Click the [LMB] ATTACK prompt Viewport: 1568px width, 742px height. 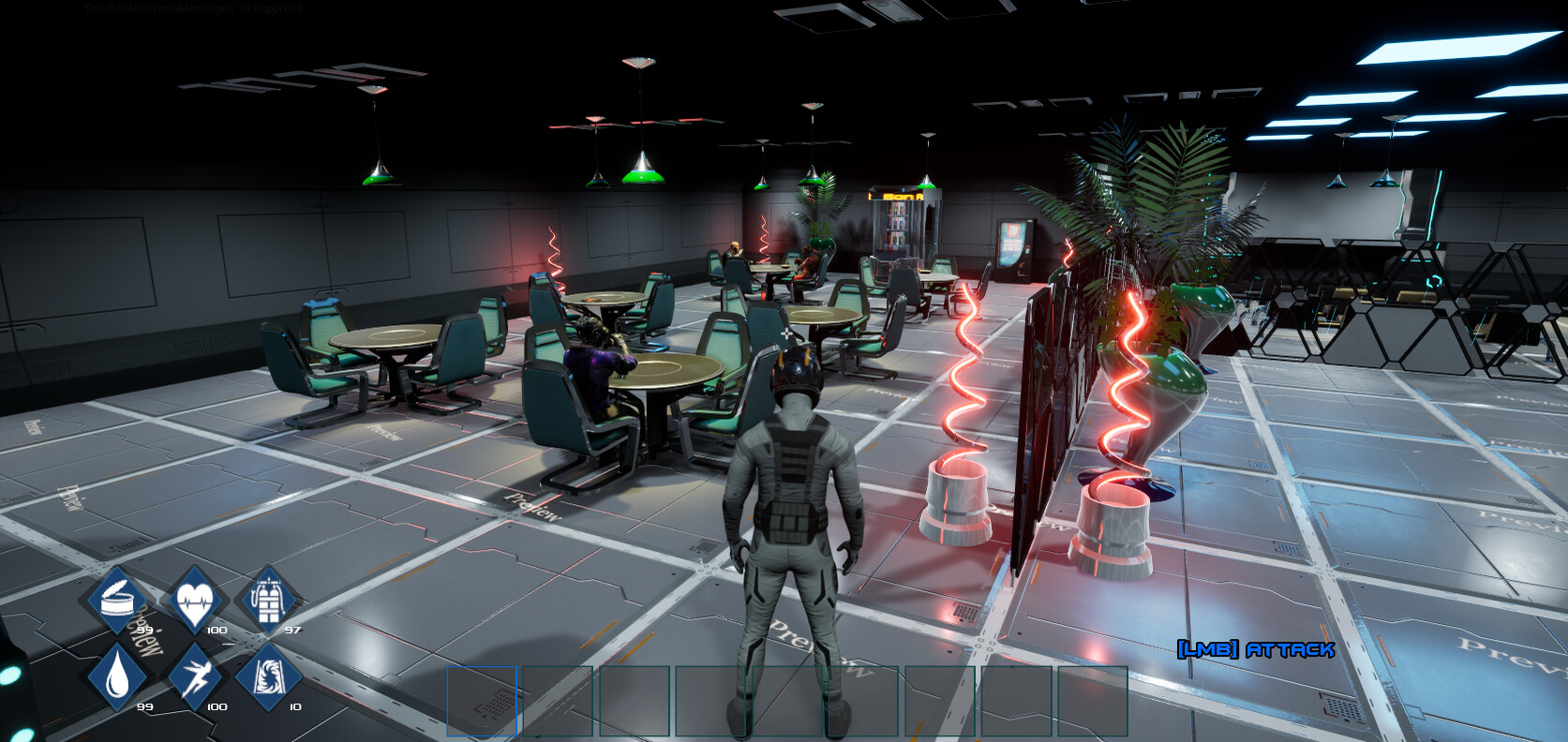(1256, 647)
